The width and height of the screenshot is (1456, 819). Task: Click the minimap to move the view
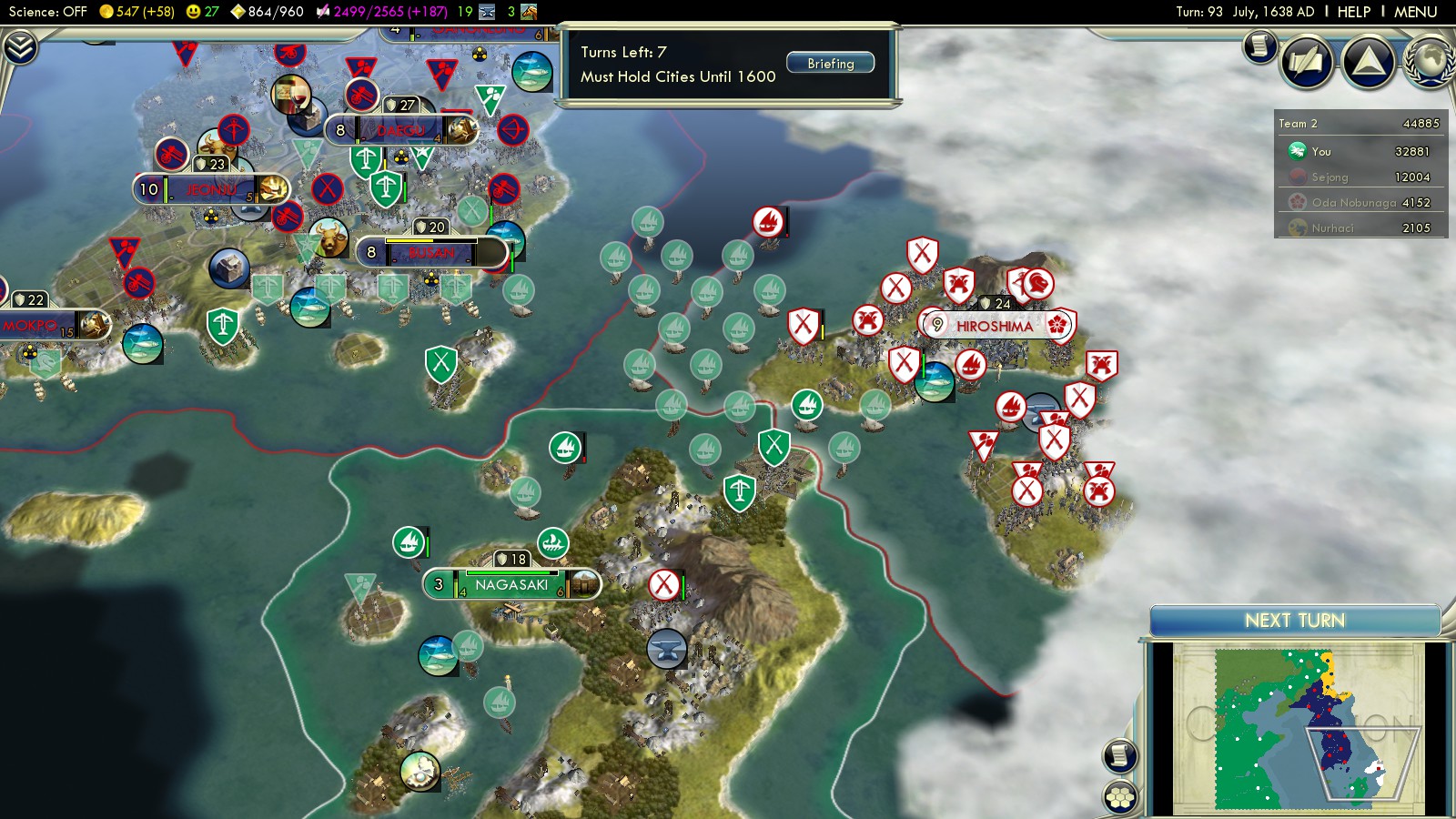click(1298, 728)
